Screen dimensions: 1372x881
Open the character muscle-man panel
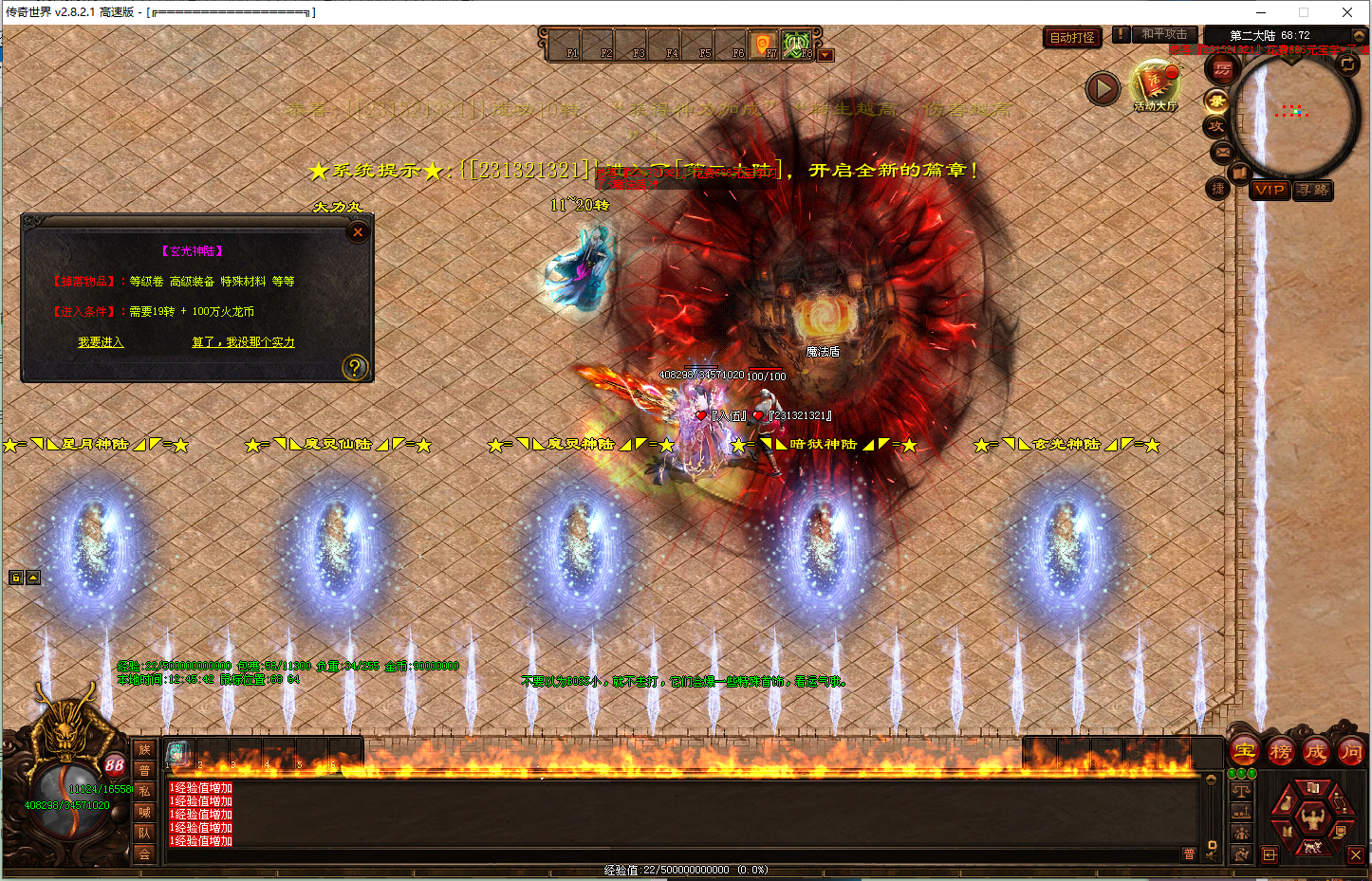click(1313, 817)
